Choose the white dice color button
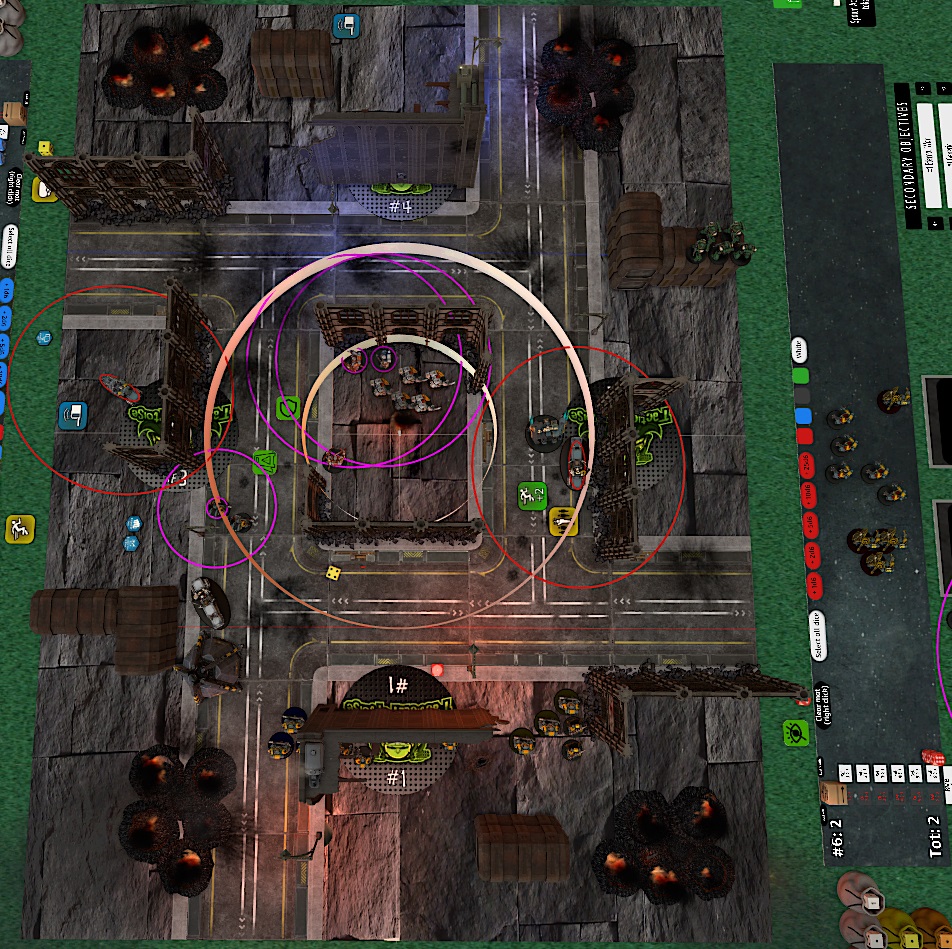This screenshot has width=952, height=949. click(798, 349)
